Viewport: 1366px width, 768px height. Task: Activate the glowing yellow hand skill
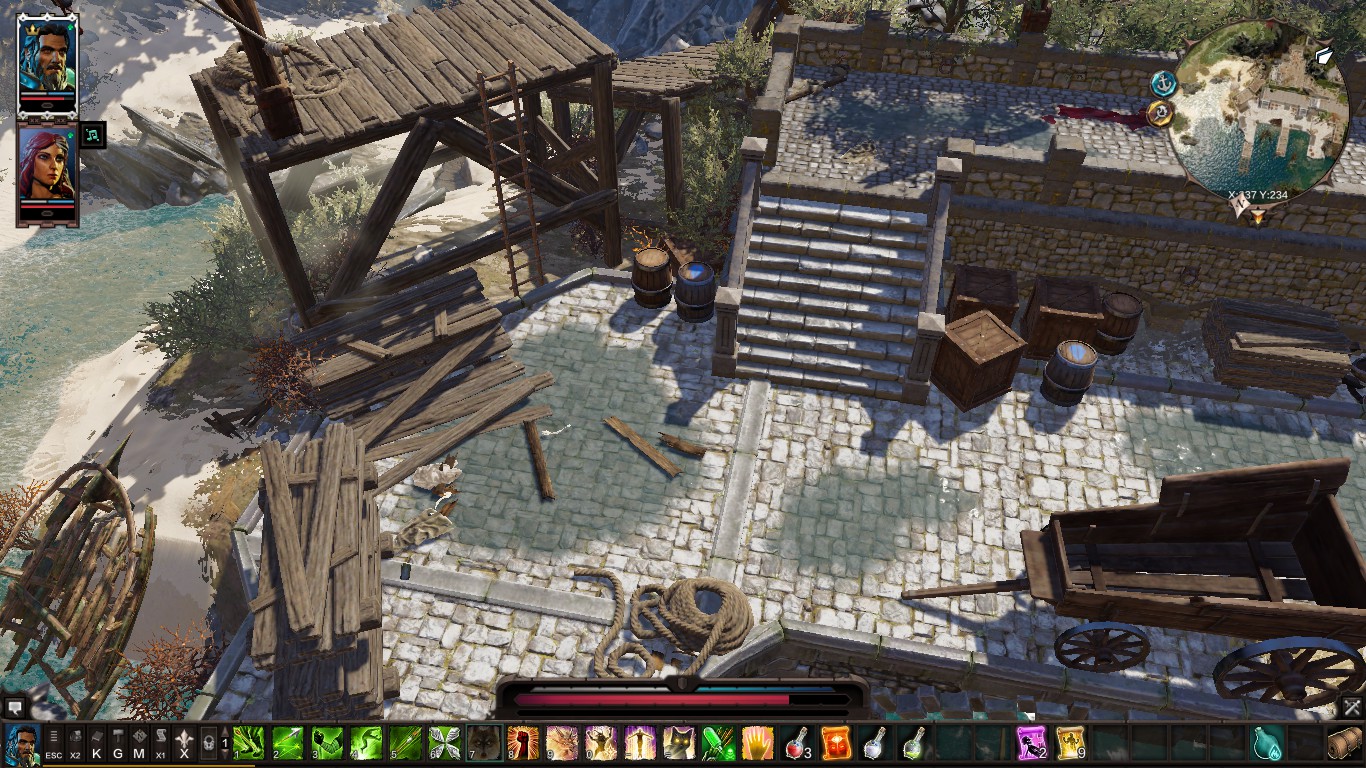point(757,744)
